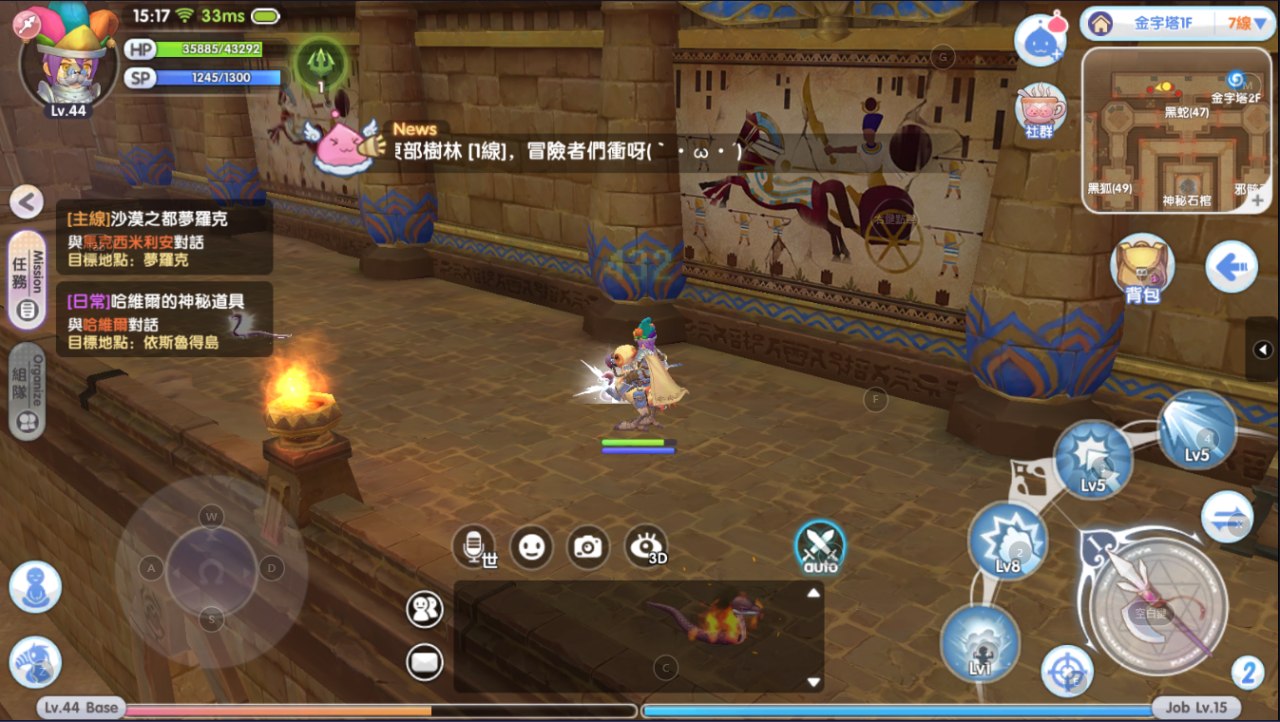Select the main quest 沙漠之都夢羅克
This screenshot has height=722, width=1280.
click(165, 237)
